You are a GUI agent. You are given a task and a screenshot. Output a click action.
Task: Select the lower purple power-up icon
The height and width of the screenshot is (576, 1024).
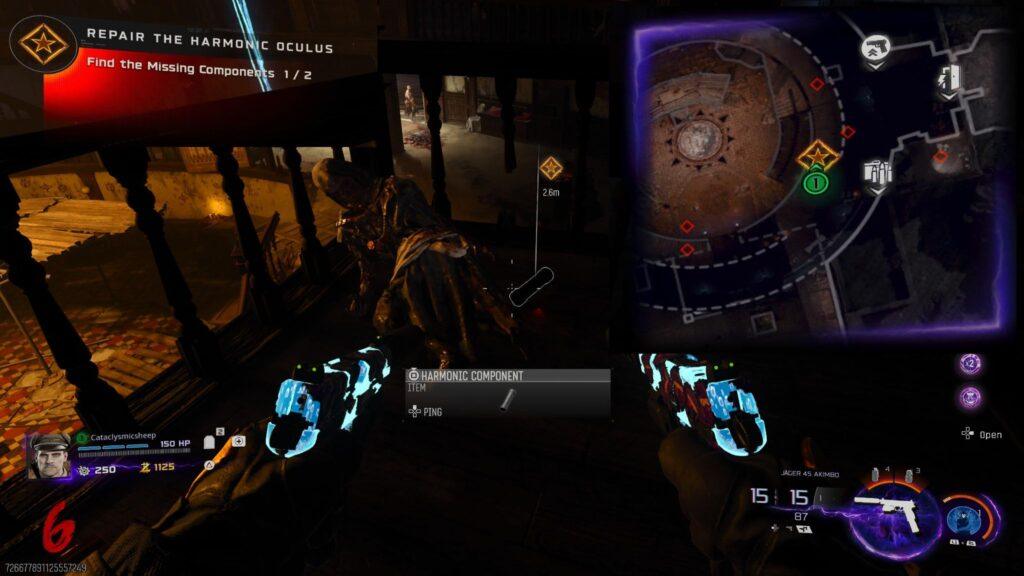coord(969,397)
